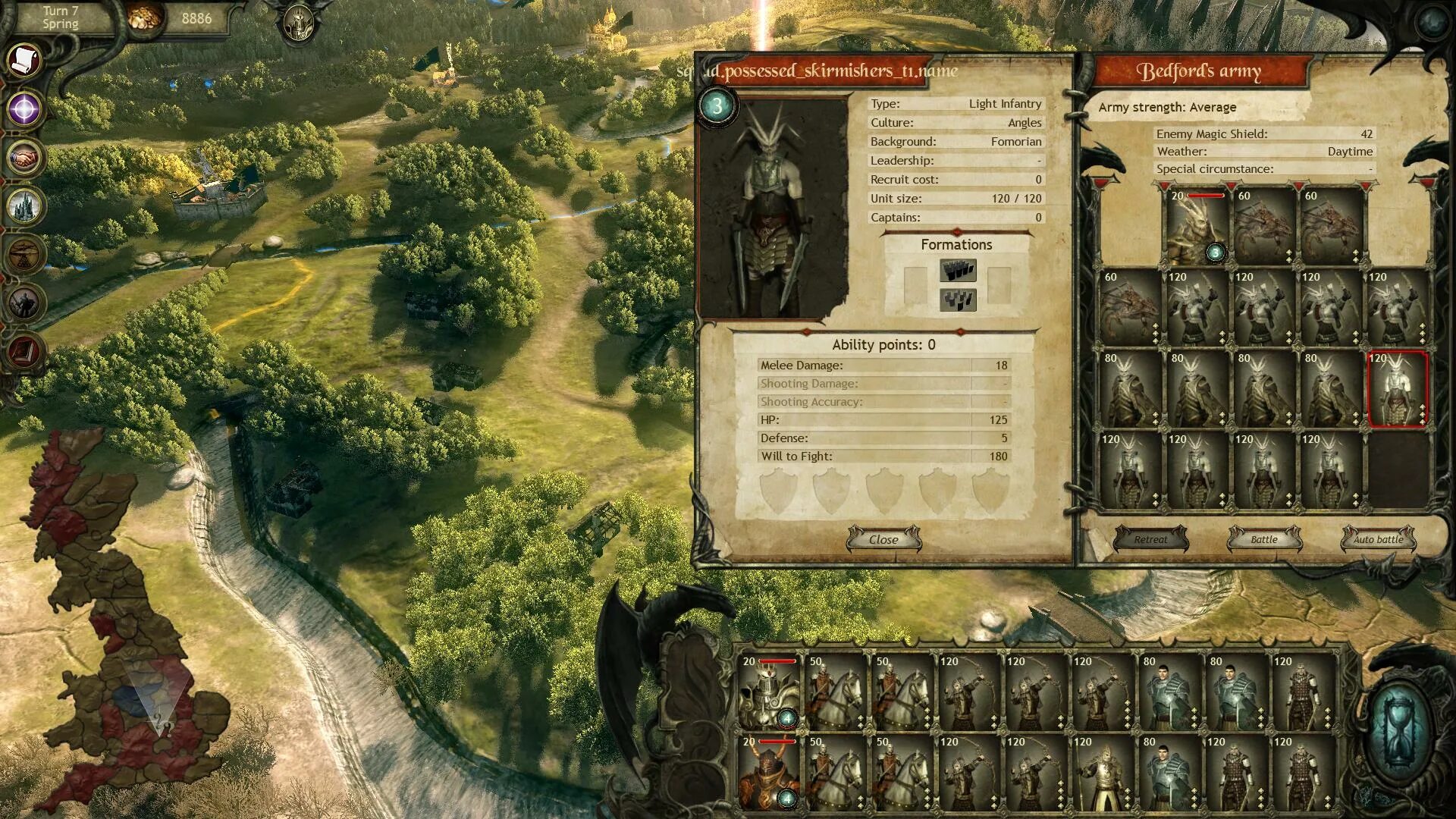
Task: Activate the glowing purple orb icon
Action: 24,109
